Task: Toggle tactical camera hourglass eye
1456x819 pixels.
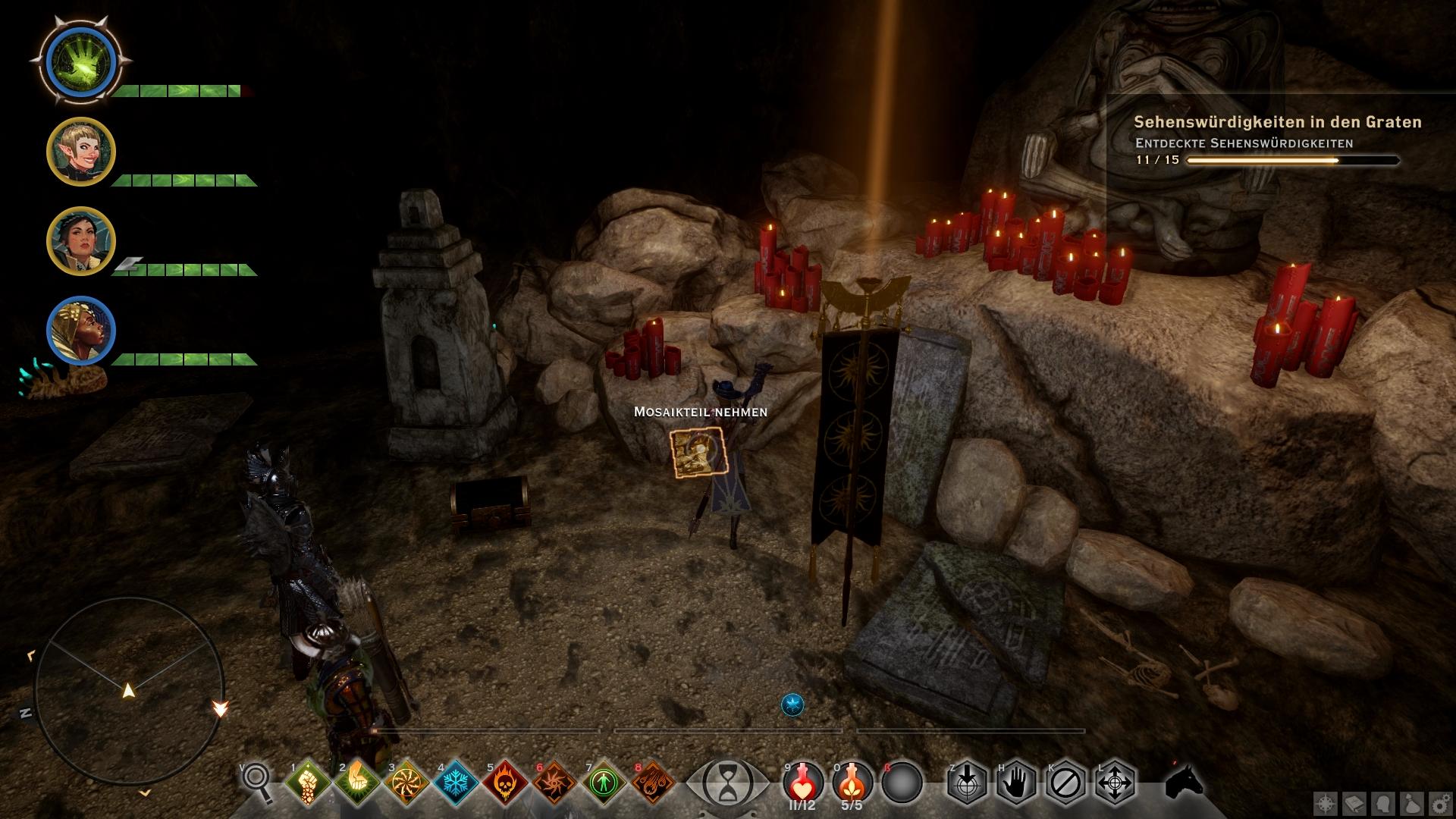Action: point(726,783)
